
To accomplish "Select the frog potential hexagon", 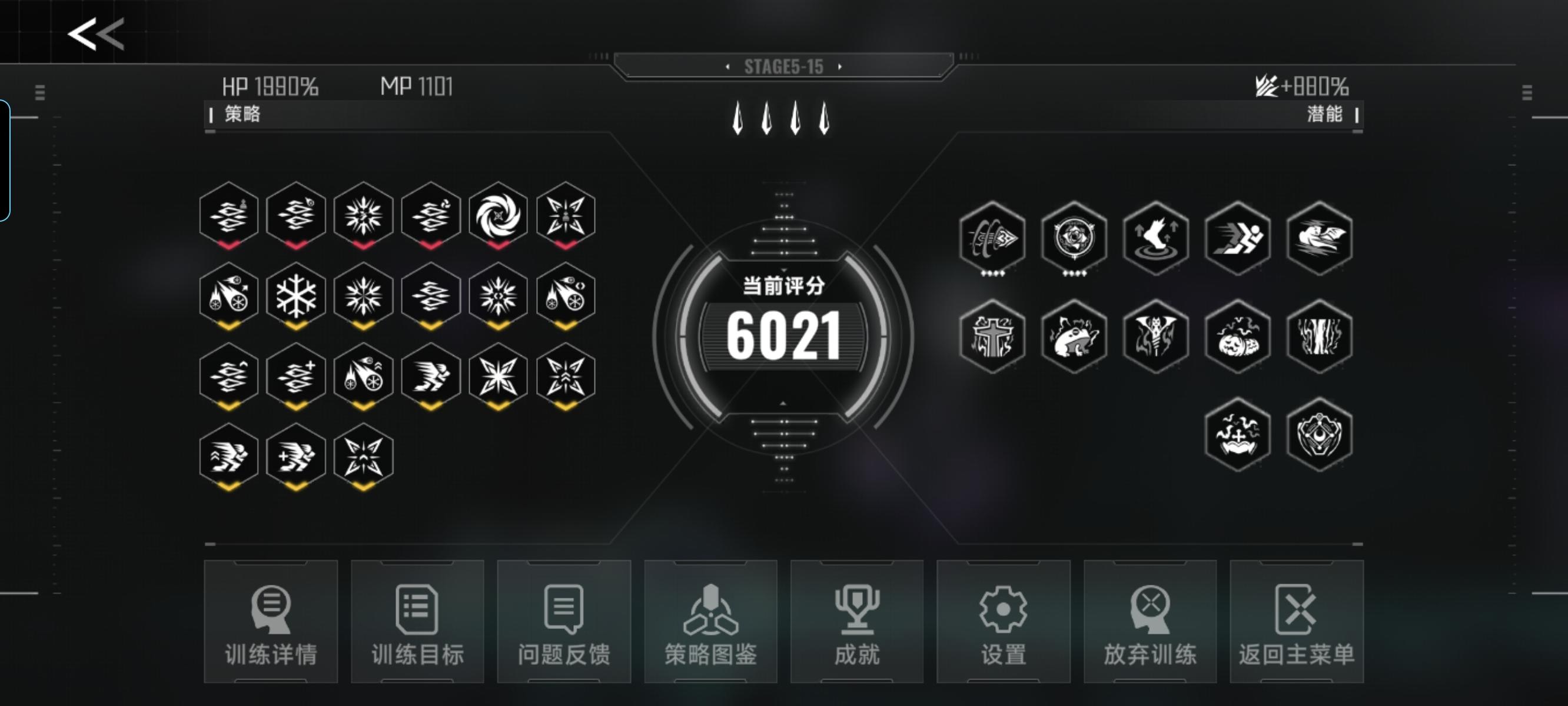I will tap(1074, 337).
